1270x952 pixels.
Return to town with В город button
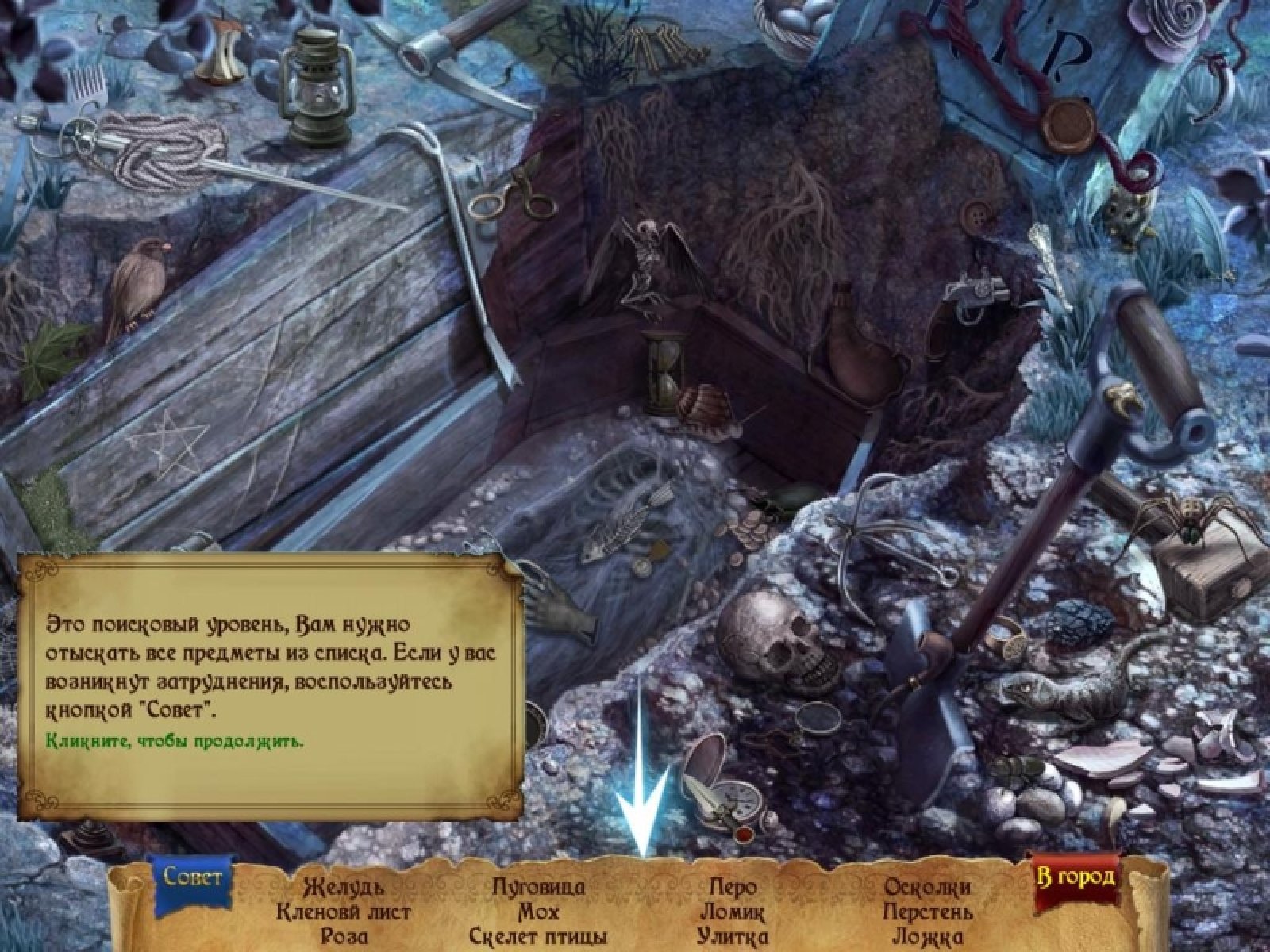(x=1076, y=877)
